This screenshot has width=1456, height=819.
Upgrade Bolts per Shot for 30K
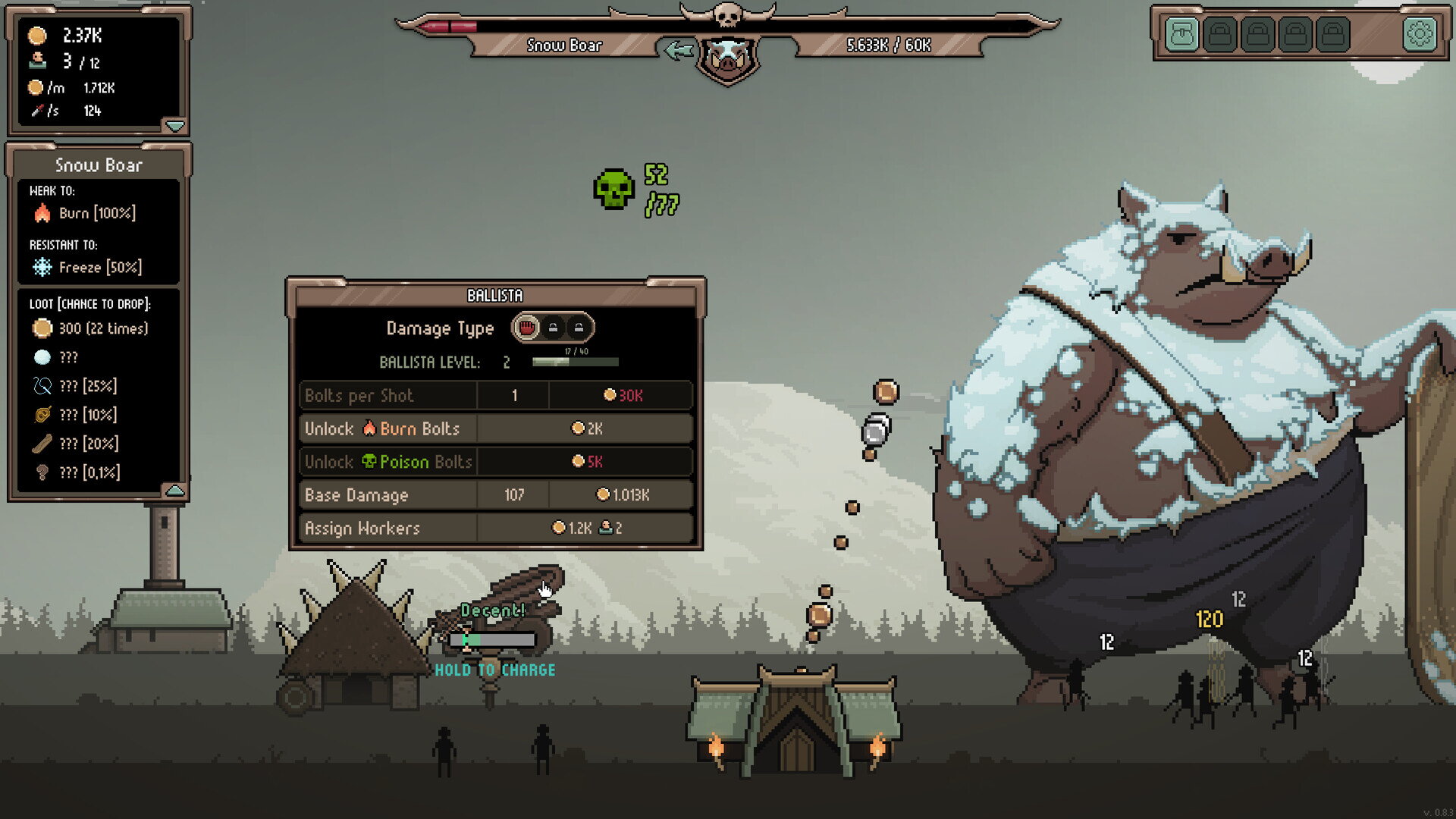622,395
